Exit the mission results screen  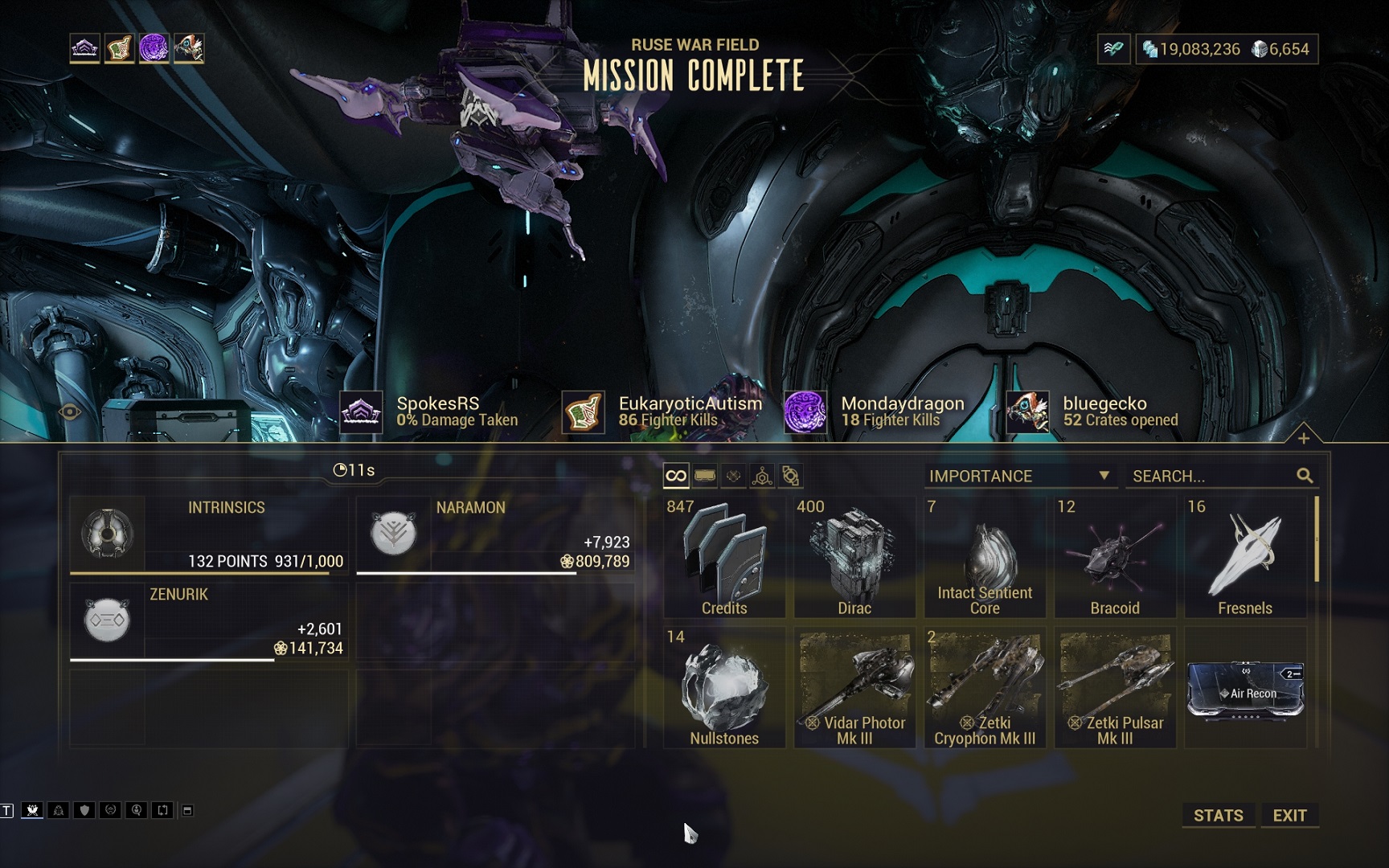[x=1289, y=815]
